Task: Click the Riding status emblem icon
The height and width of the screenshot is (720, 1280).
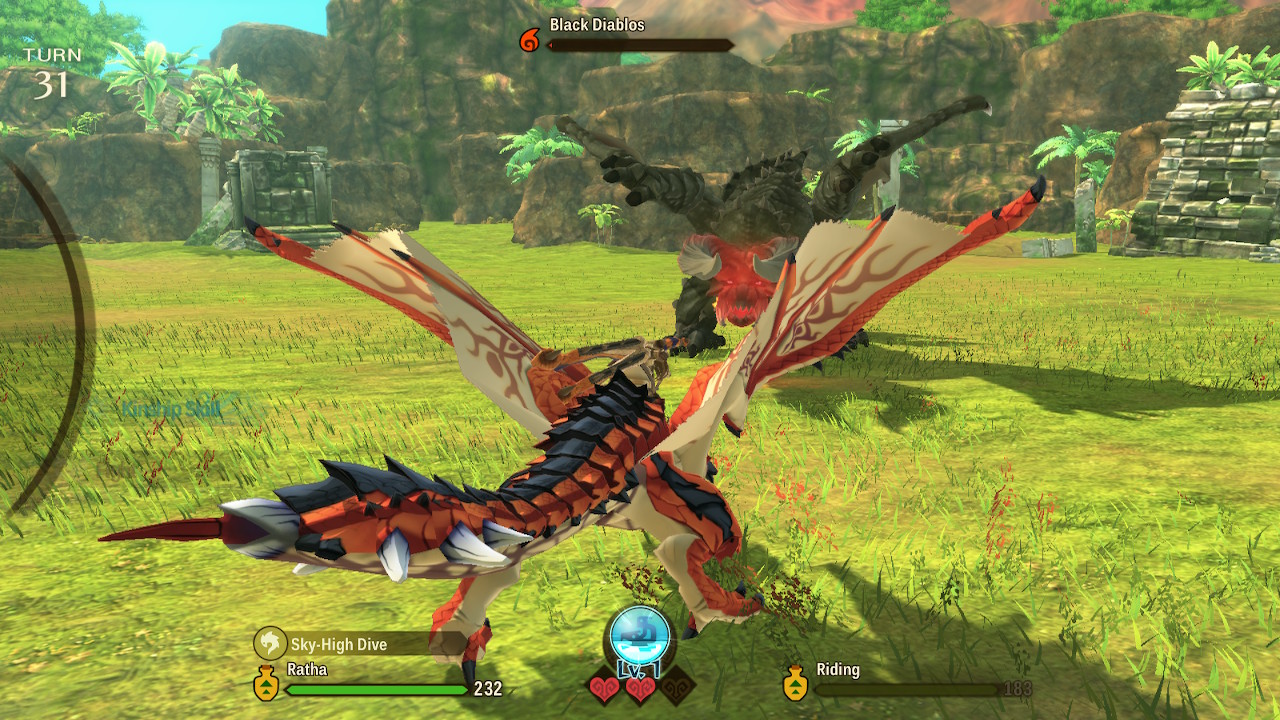Action: click(x=795, y=684)
